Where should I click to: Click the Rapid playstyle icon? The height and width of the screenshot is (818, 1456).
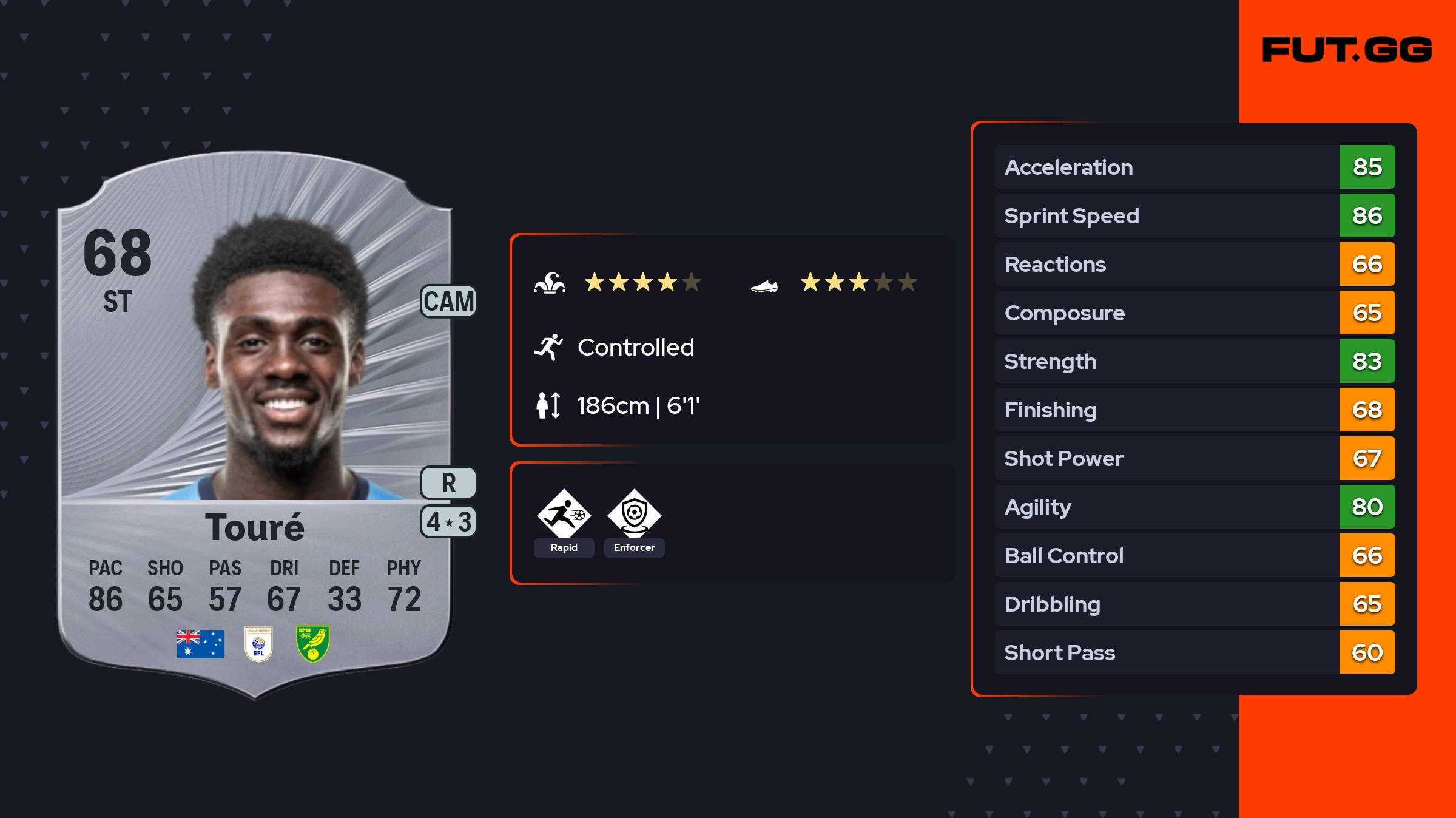point(564,515)
